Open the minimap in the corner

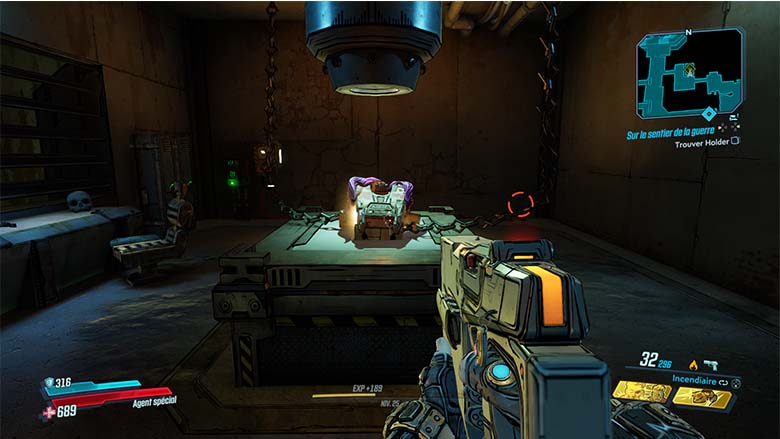(x=690, y=70)
